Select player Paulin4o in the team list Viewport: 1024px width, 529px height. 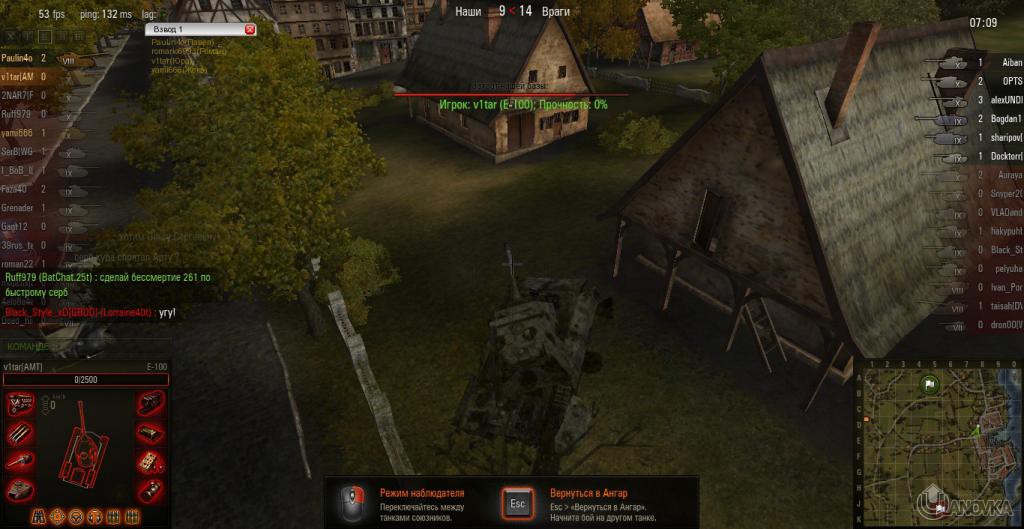pos(18,59)
